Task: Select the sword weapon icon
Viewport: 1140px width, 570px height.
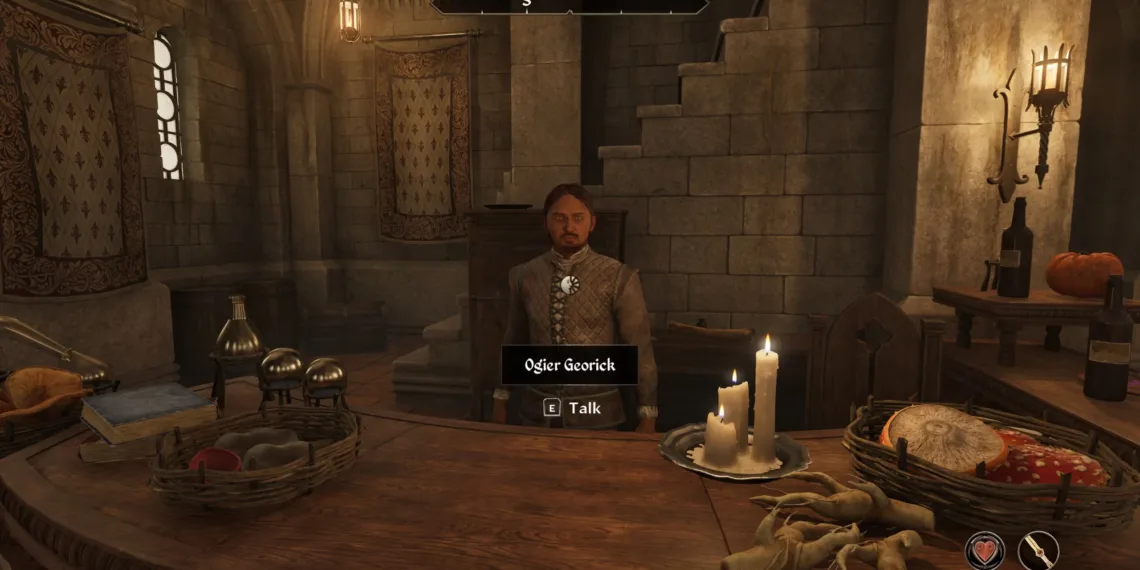Action: point(1038,550)
